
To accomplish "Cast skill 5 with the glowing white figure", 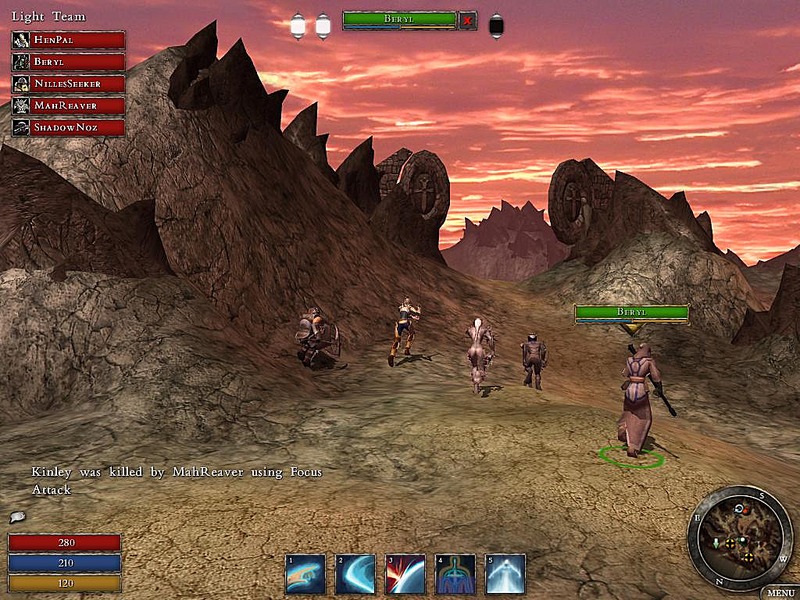I will click(x=505, y=574).
